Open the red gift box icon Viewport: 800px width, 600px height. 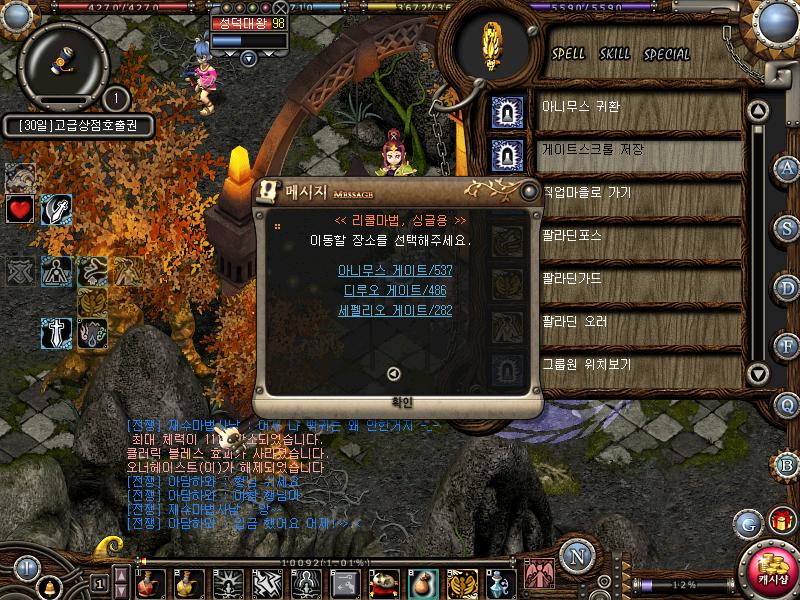(x=780, y=521)
